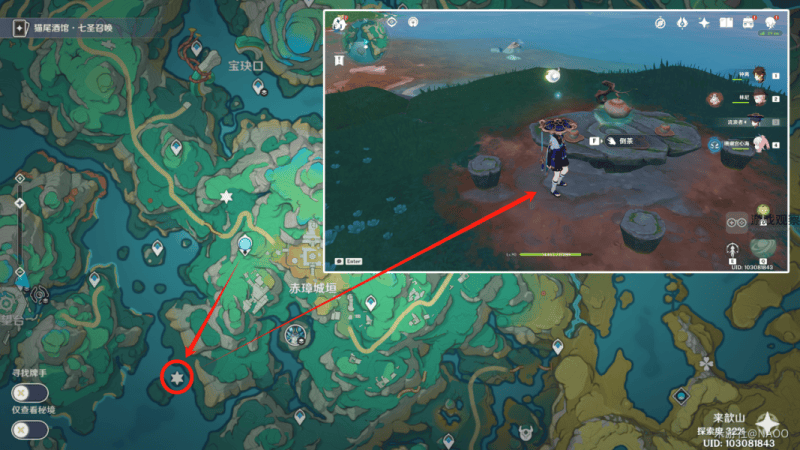Activate the elemental burst icon
This screenshot has height=450, width=800.
763,247
